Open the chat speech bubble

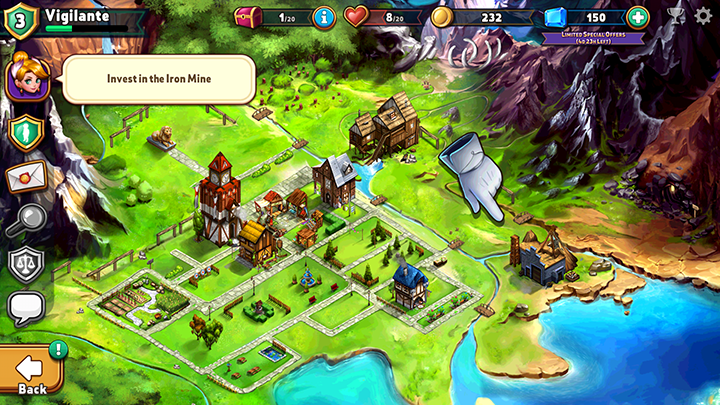[27, 308]
